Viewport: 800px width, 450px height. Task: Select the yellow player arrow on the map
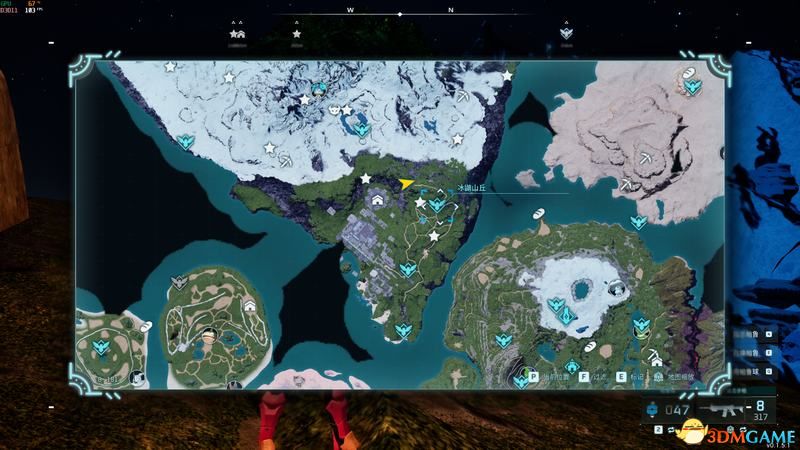point(405,184)
